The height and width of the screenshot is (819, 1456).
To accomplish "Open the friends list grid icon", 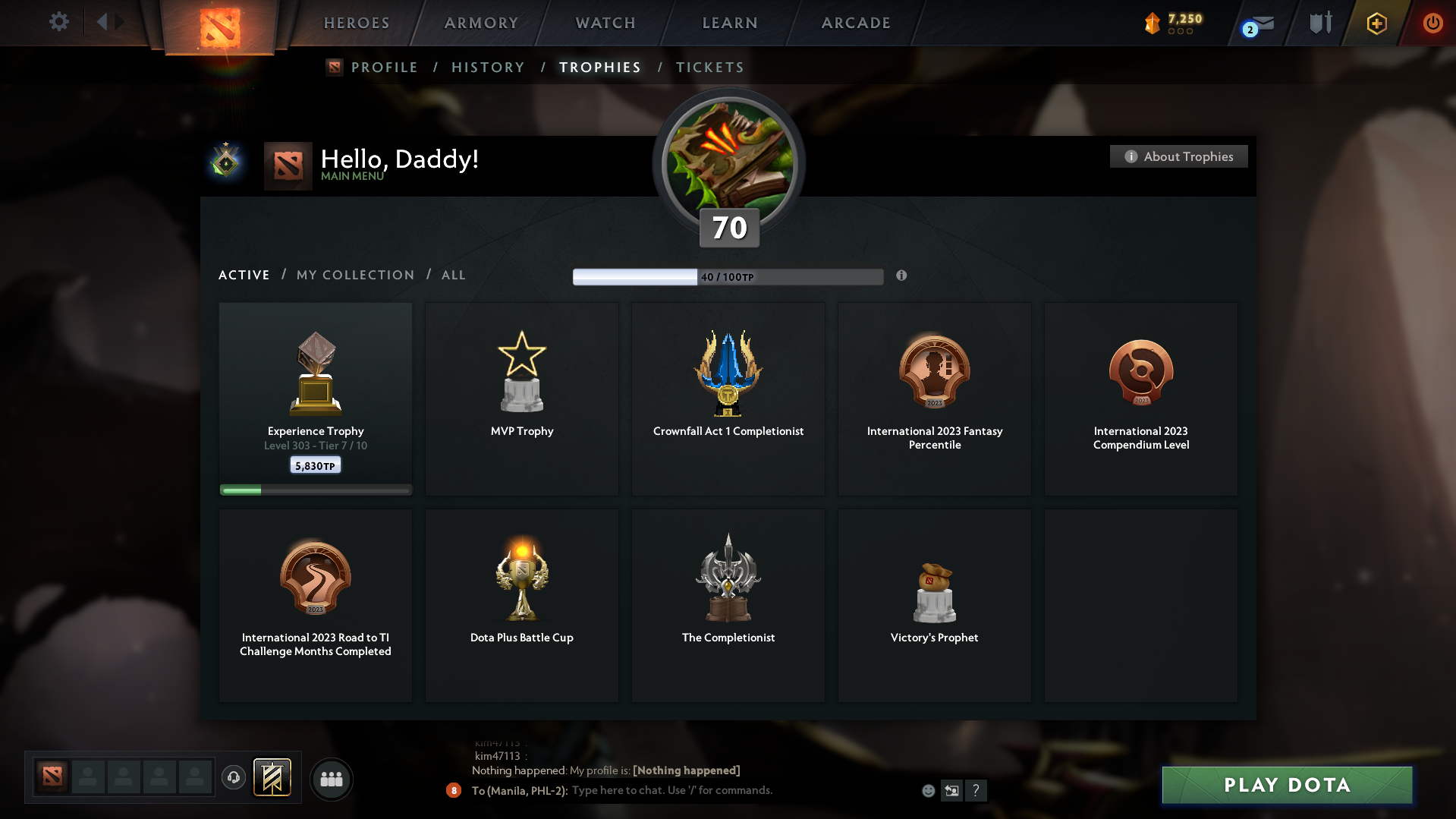I will [x=331, y=779].
